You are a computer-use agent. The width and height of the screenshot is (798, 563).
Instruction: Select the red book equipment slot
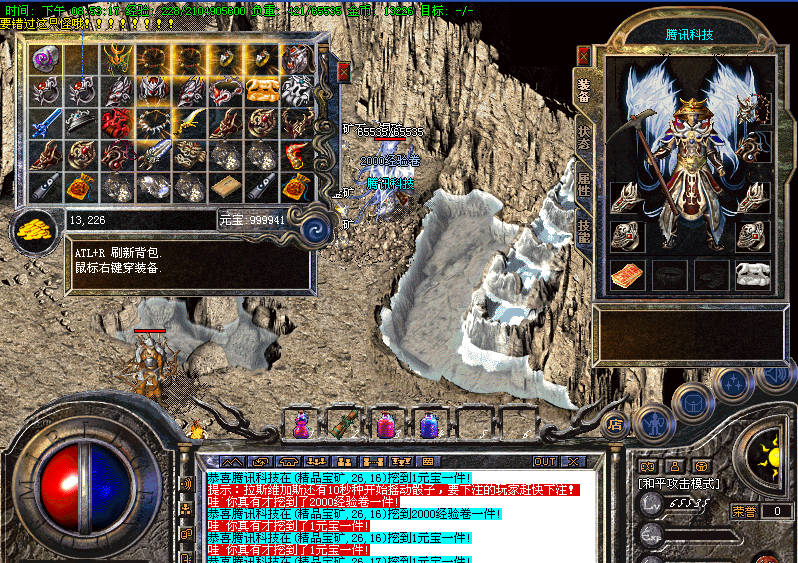(627, 275)
